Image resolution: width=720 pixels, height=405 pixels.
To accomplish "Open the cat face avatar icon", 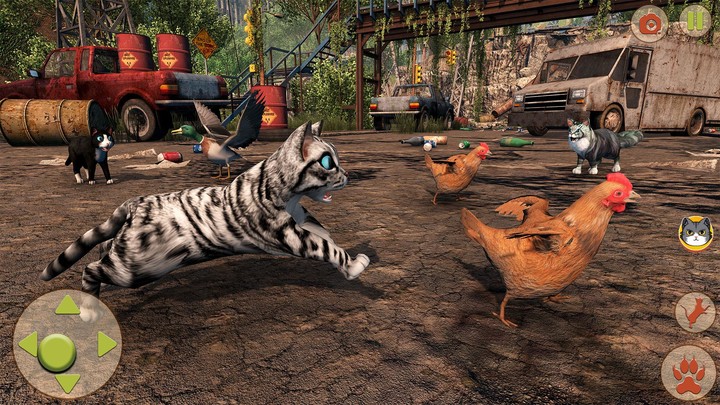I will (x=695, y=233).
